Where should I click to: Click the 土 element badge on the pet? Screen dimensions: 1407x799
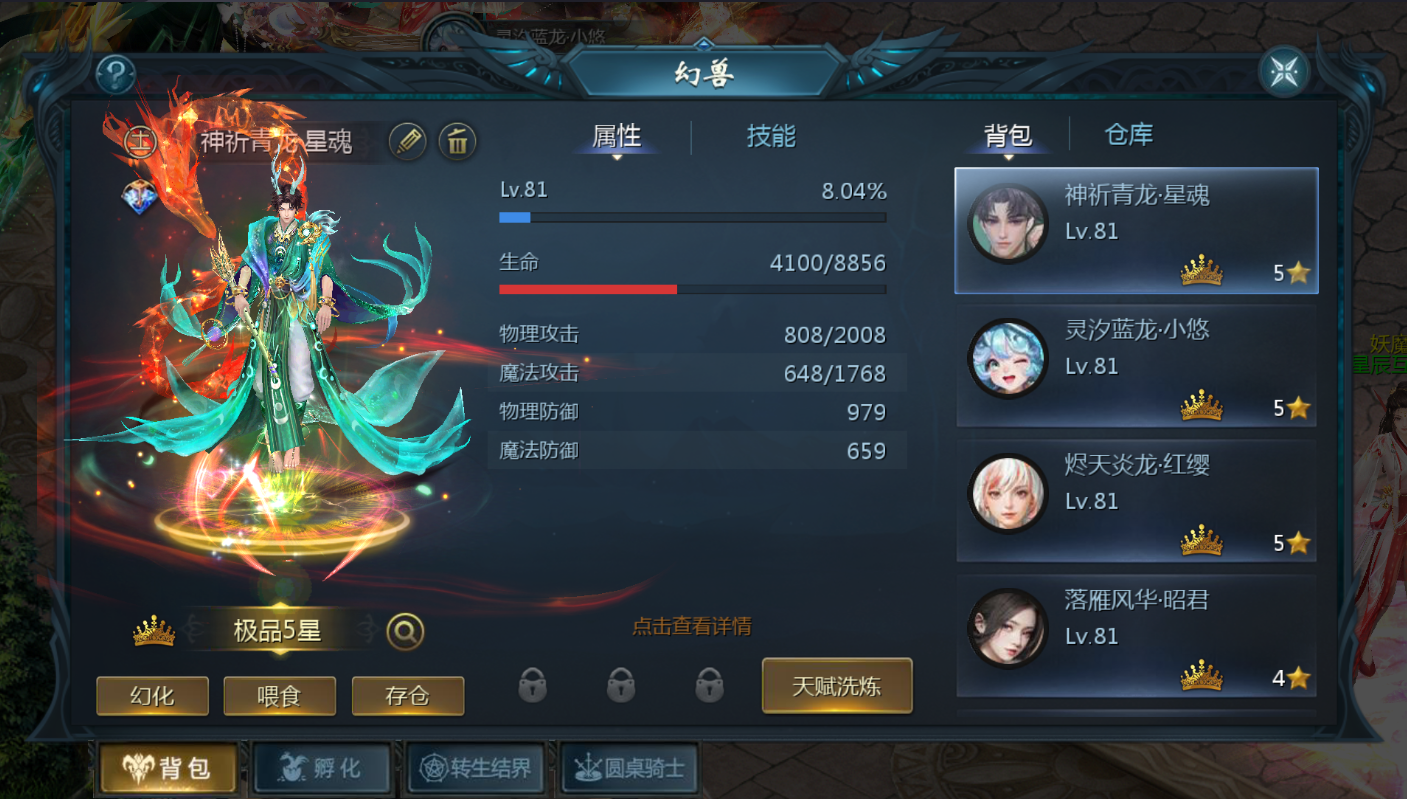(139, 141)
